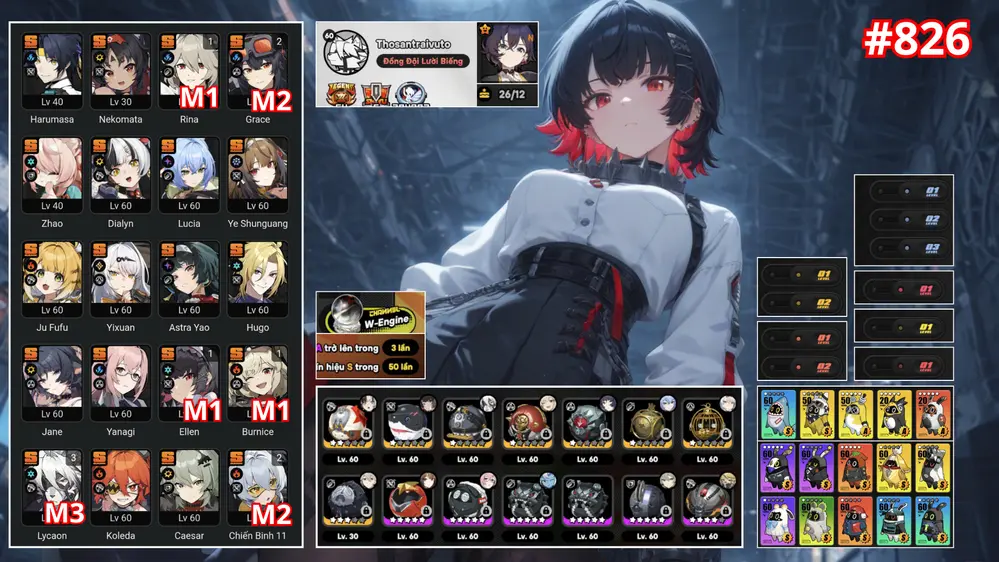This screenshot has height=562, width=999.
Task: Select Astra Yao from the roster
Action: click(x=189, y=279)
